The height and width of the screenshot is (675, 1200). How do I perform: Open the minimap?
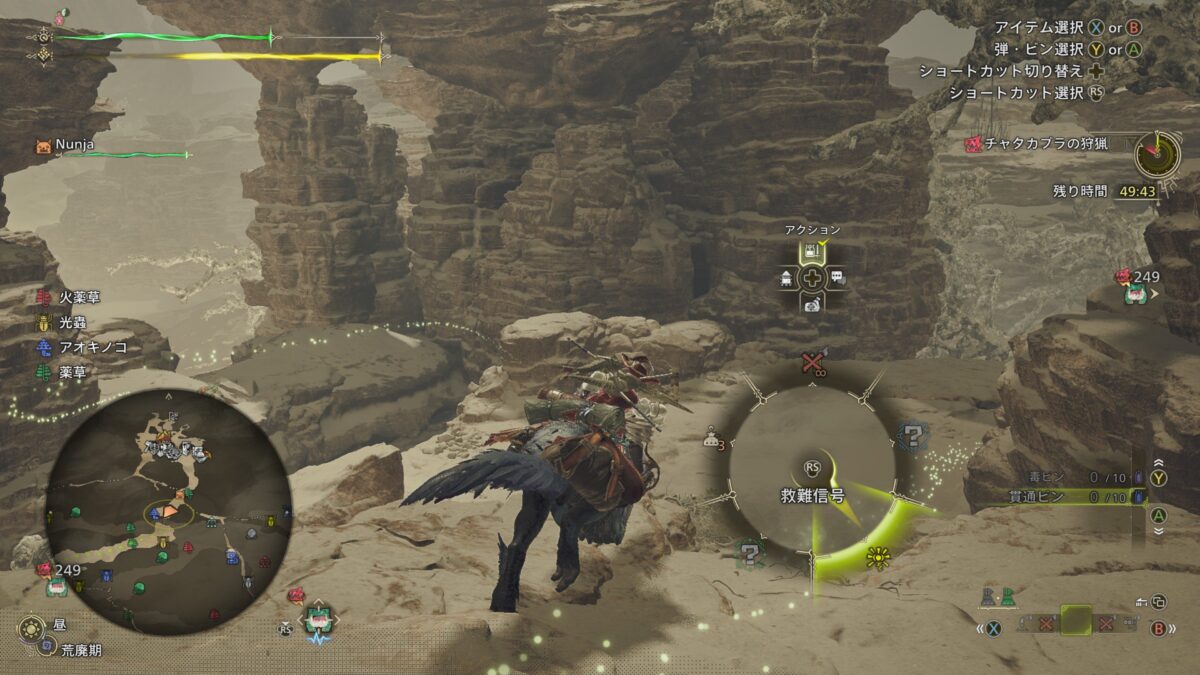tap(168, 510)
